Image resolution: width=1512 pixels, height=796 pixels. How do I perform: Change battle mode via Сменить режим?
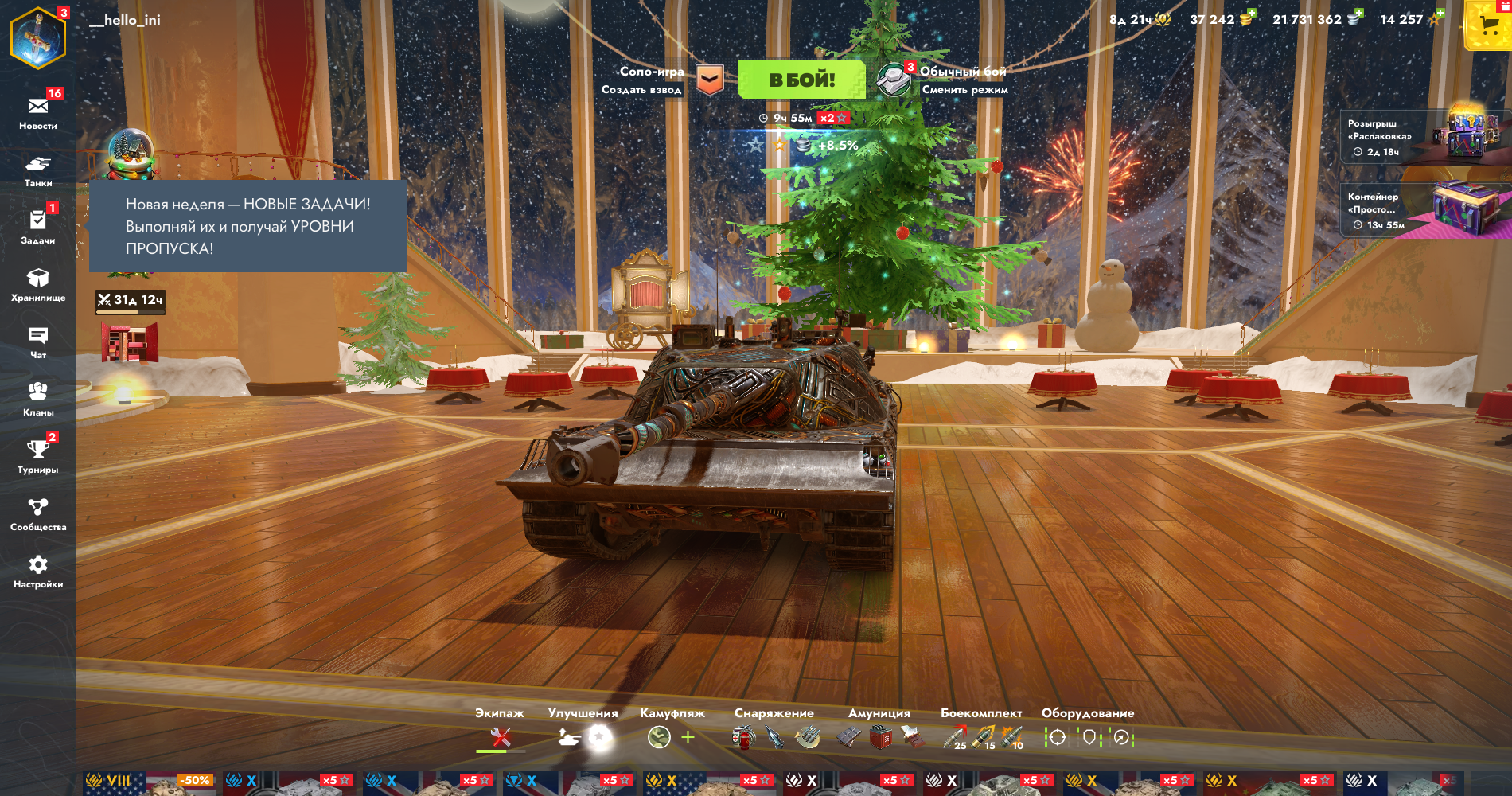click(x=964, y=90)
